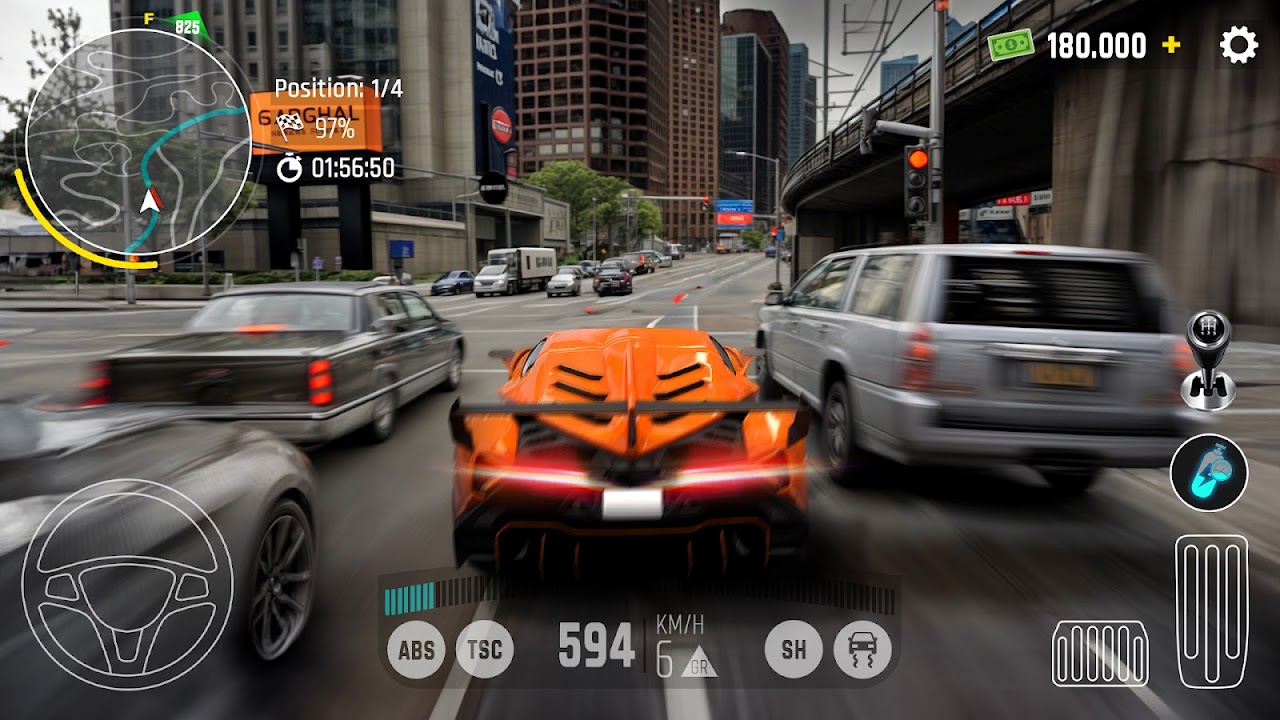Add more cash with the plus button

[x=1171, y=46]
